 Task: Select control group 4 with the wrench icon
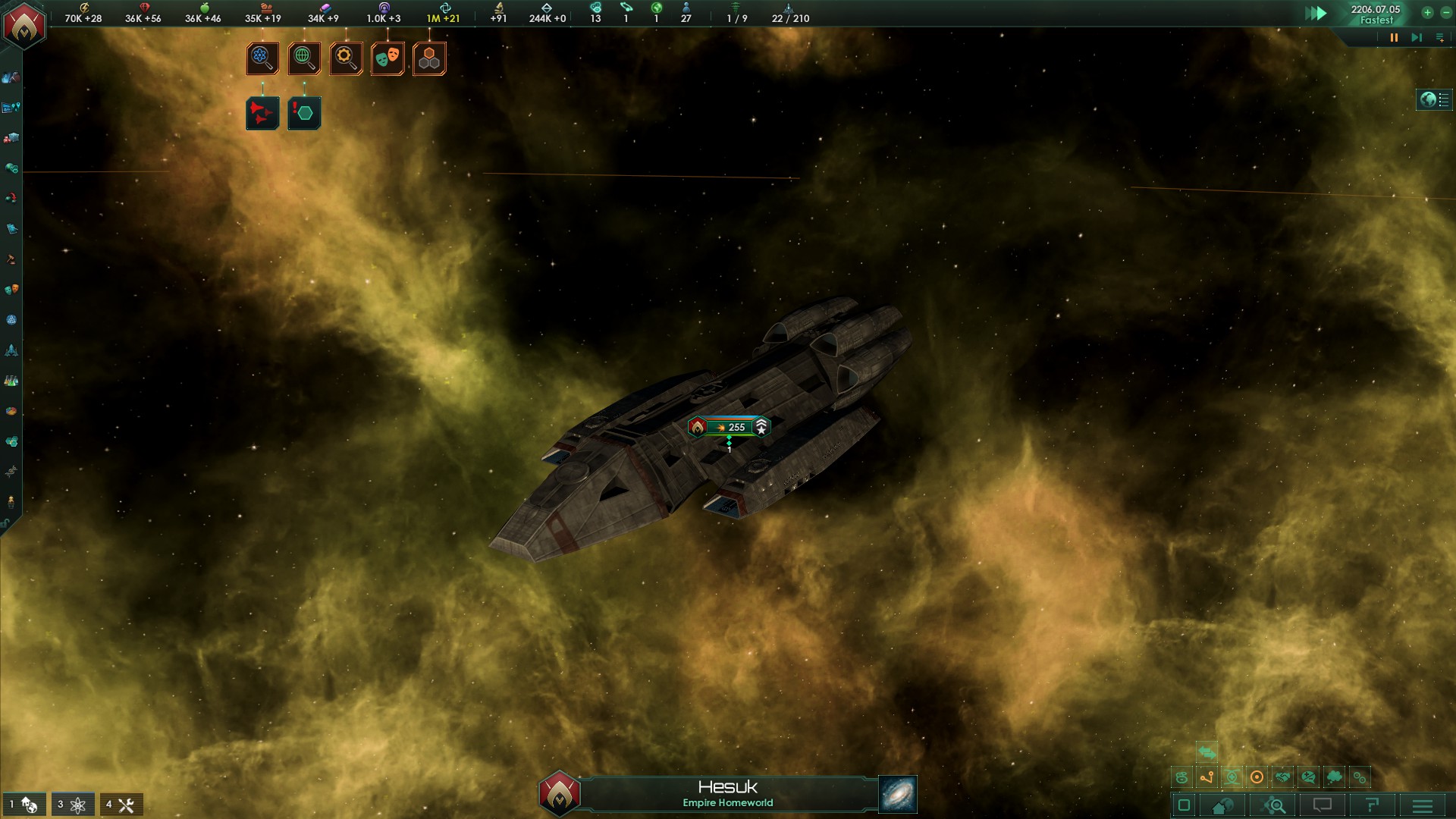pos(121,805)
